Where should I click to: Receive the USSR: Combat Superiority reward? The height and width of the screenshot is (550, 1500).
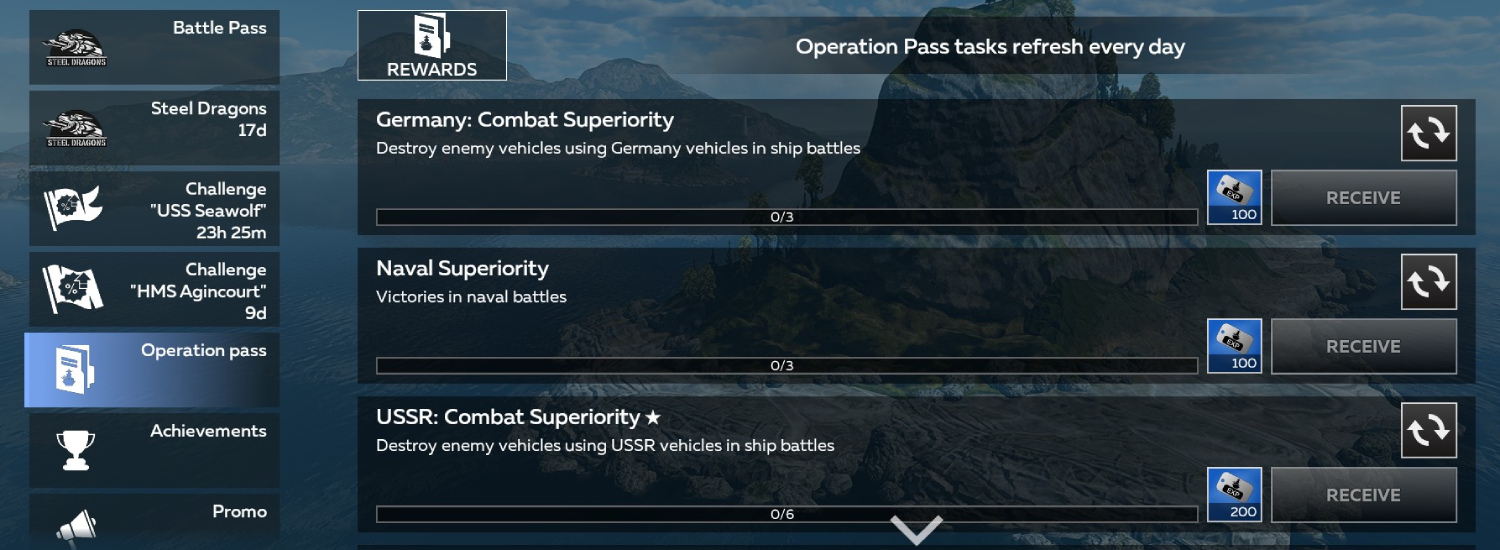(x=1363, y=495)
